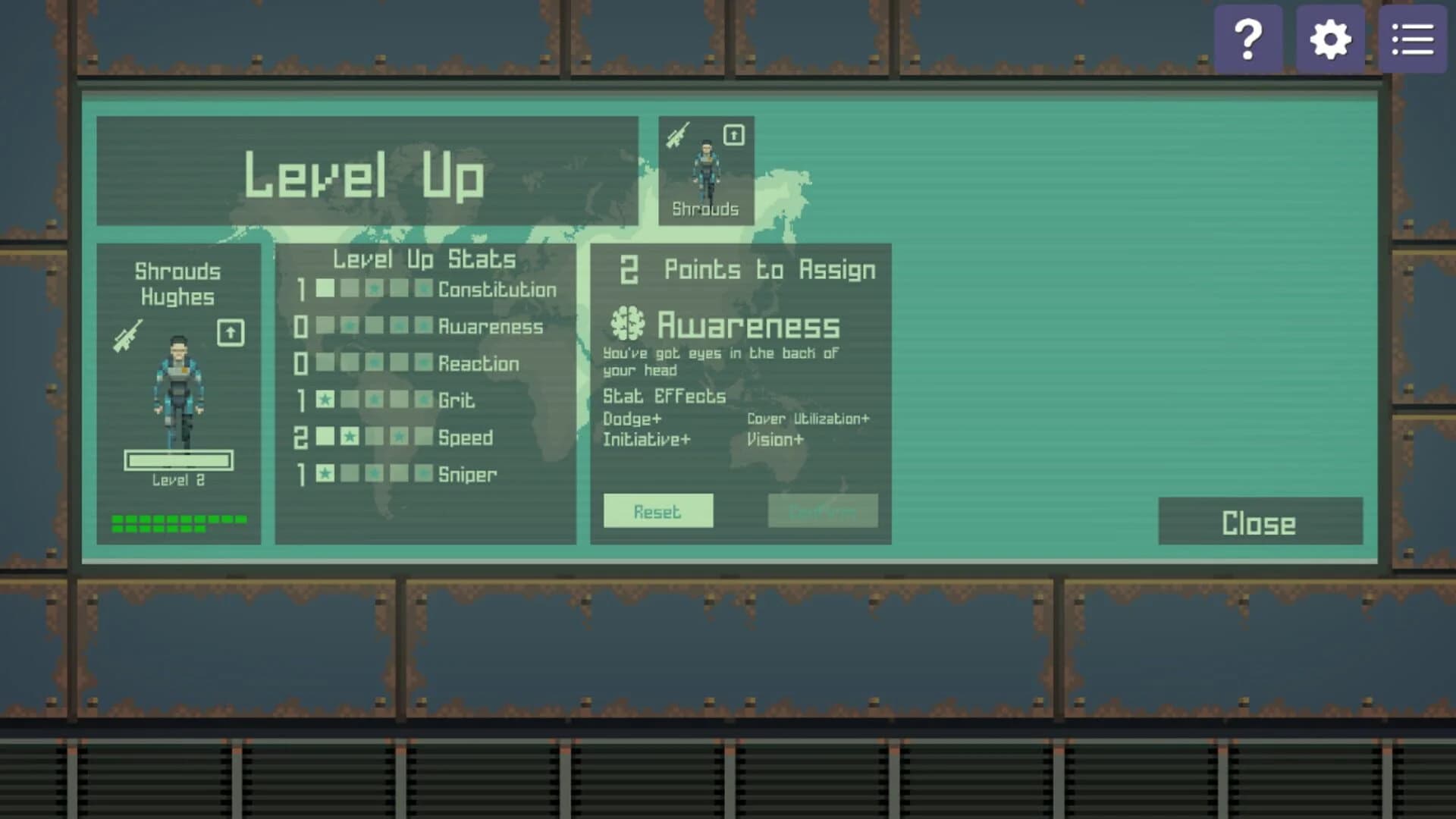Reset the assigned stat points
The height and width of the screenshot is (819, 1456).
[x=657, y=511]
